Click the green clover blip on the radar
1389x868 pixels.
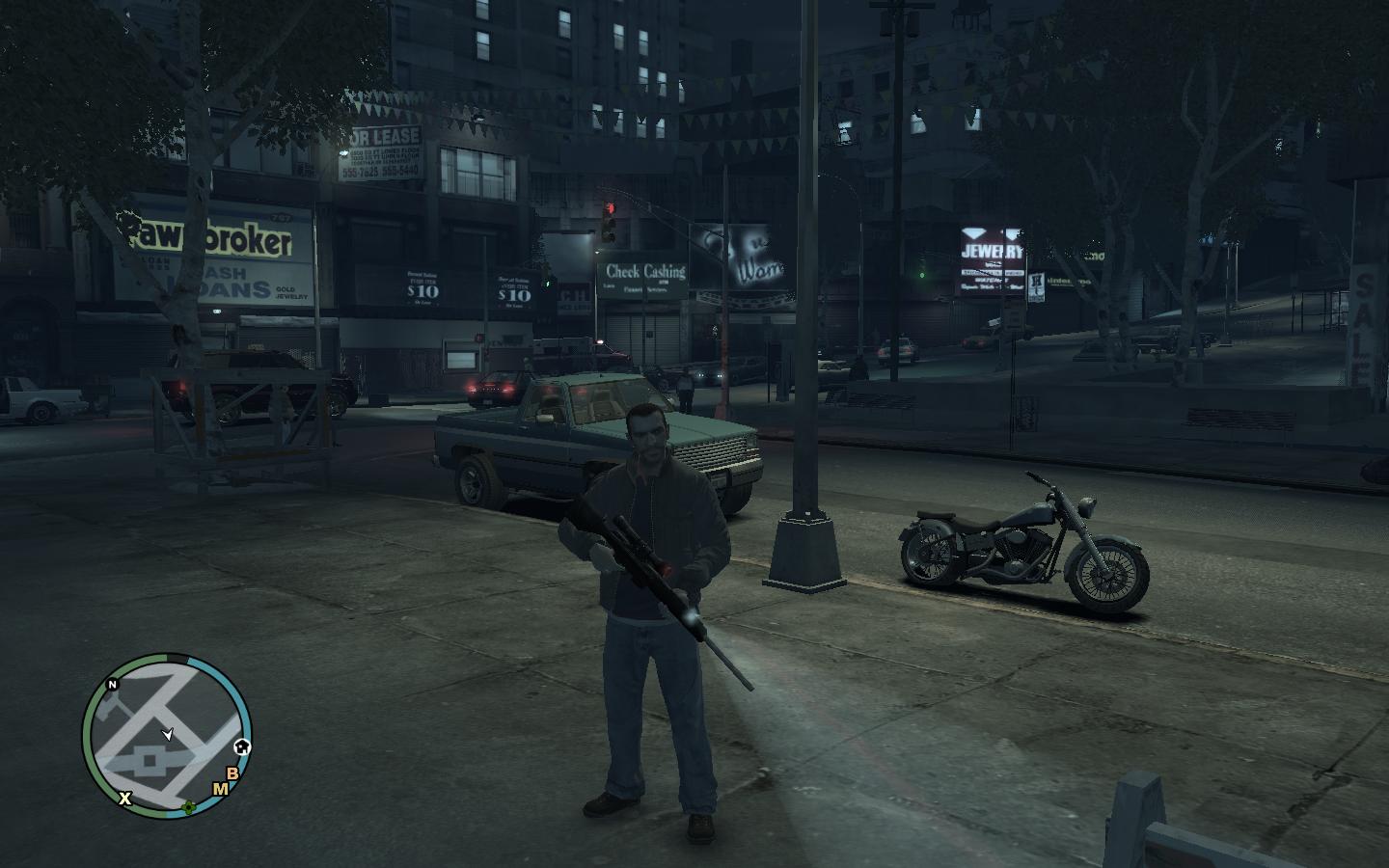pos(190,808)
